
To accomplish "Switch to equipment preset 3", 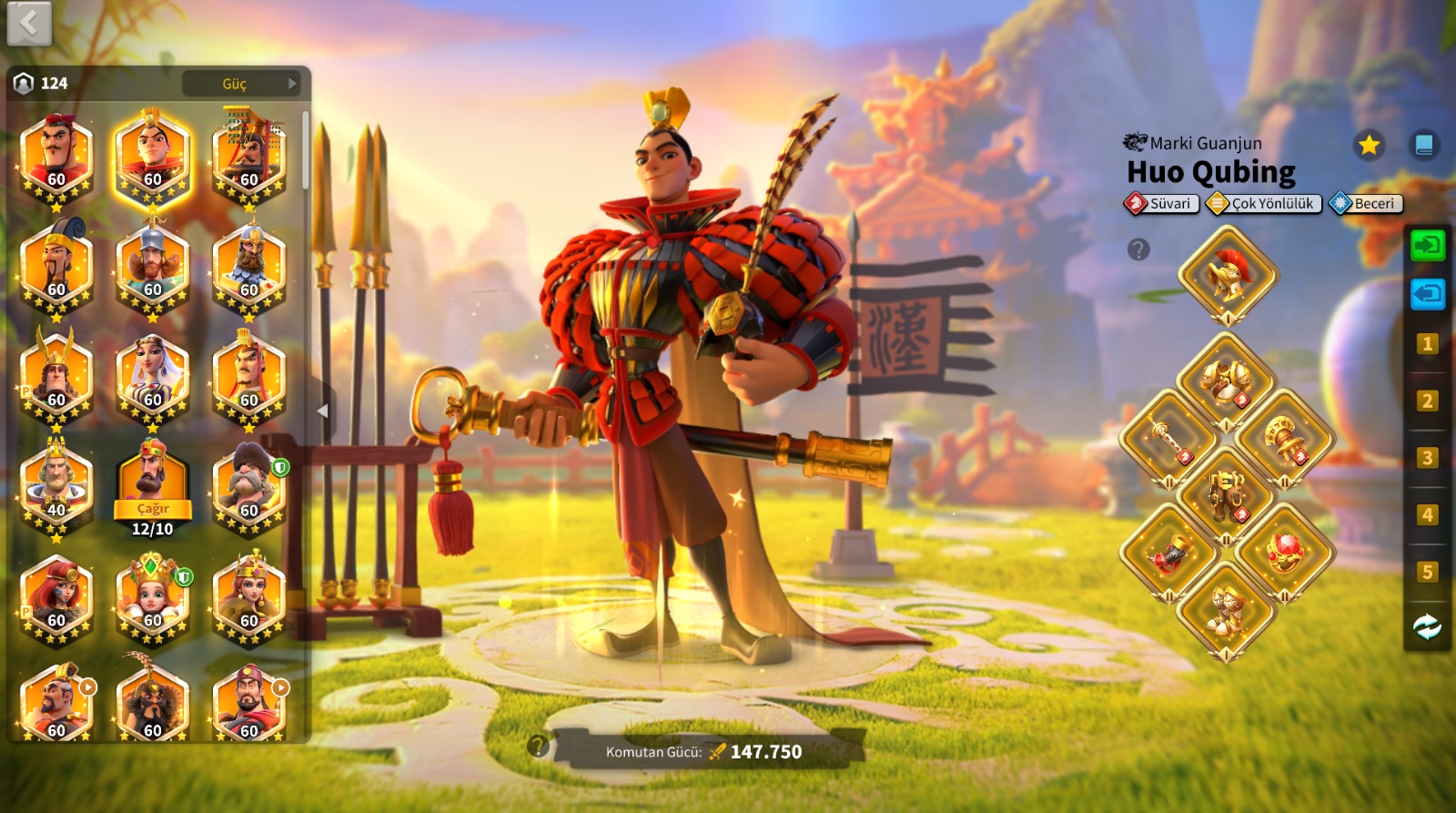I will pos(1427,458).
